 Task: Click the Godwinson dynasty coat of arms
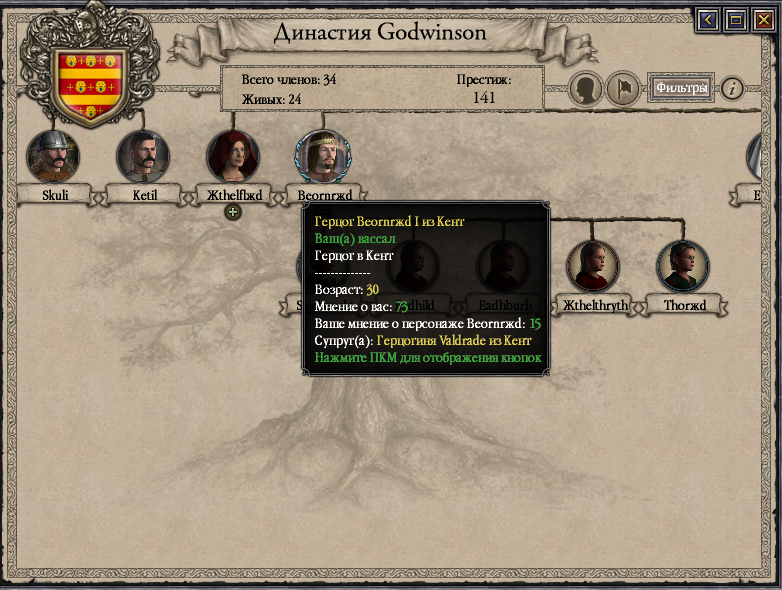(90, 84)
